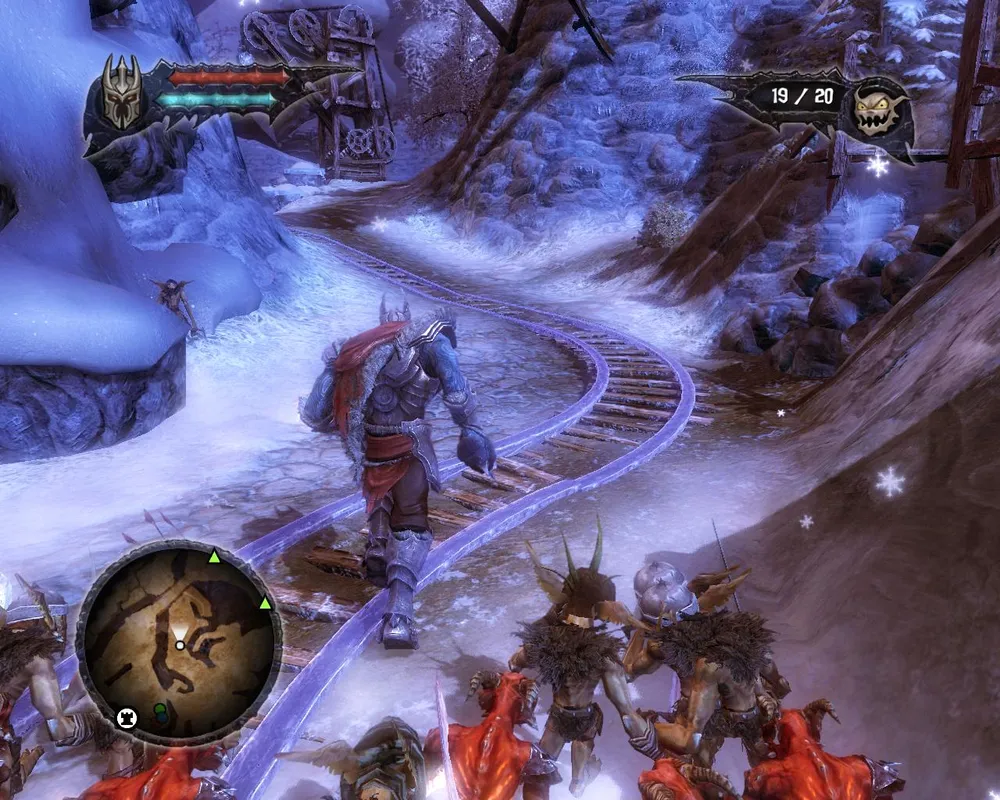Click the circular minimap

click(179, 641)
